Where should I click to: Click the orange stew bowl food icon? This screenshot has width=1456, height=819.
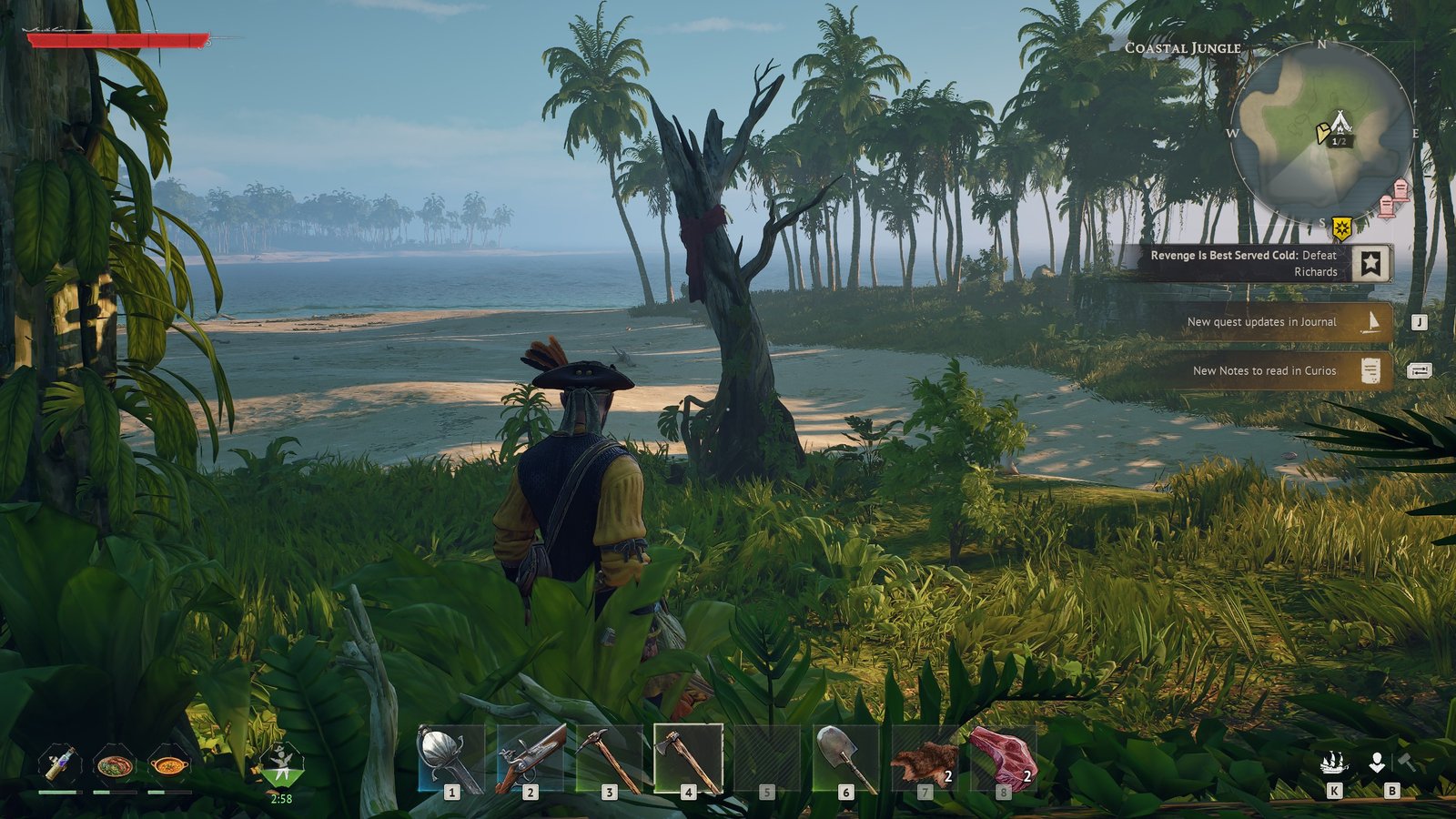coord(169,764)
